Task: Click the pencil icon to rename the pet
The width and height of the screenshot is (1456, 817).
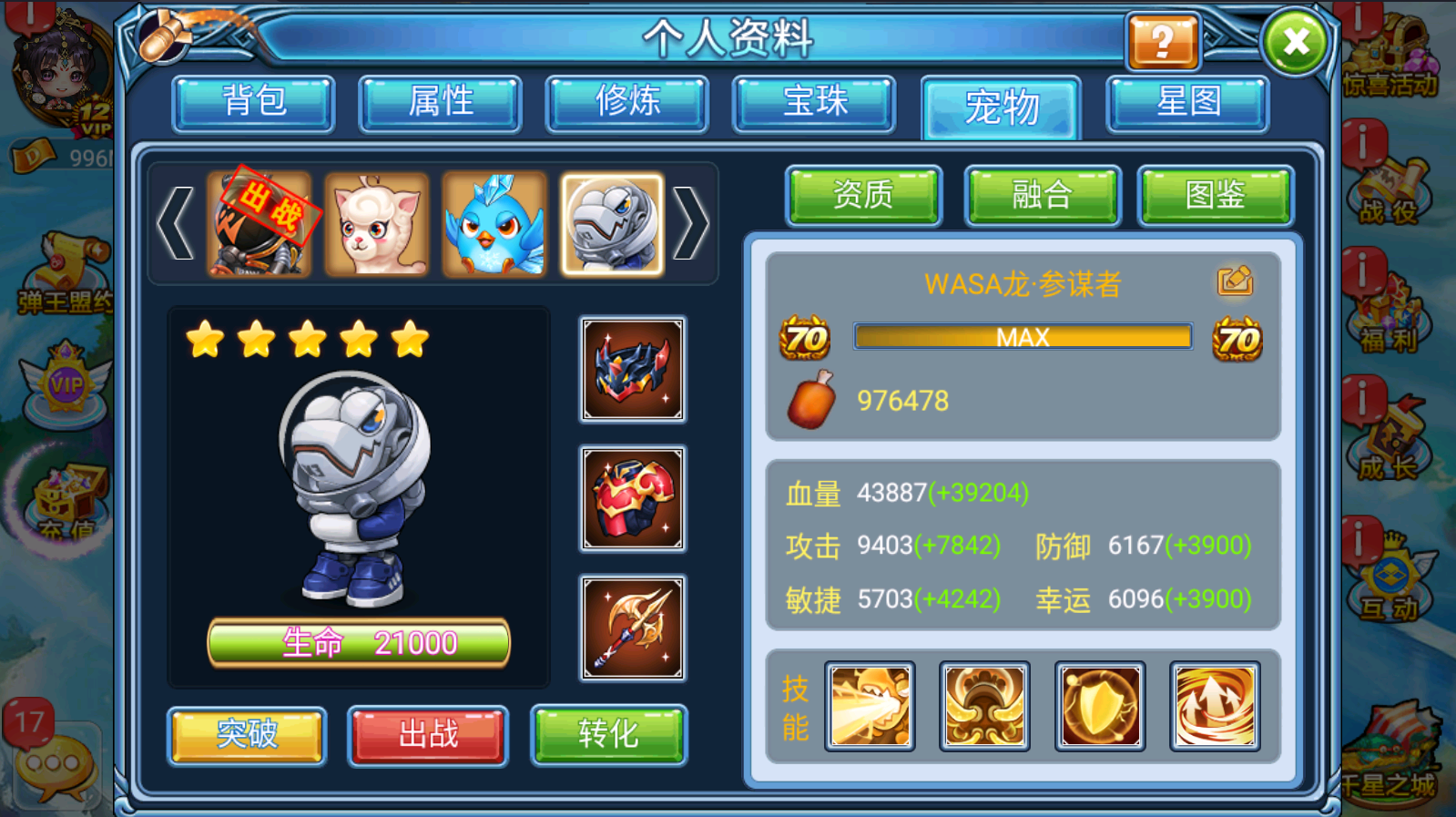Action: point(1235,282)
